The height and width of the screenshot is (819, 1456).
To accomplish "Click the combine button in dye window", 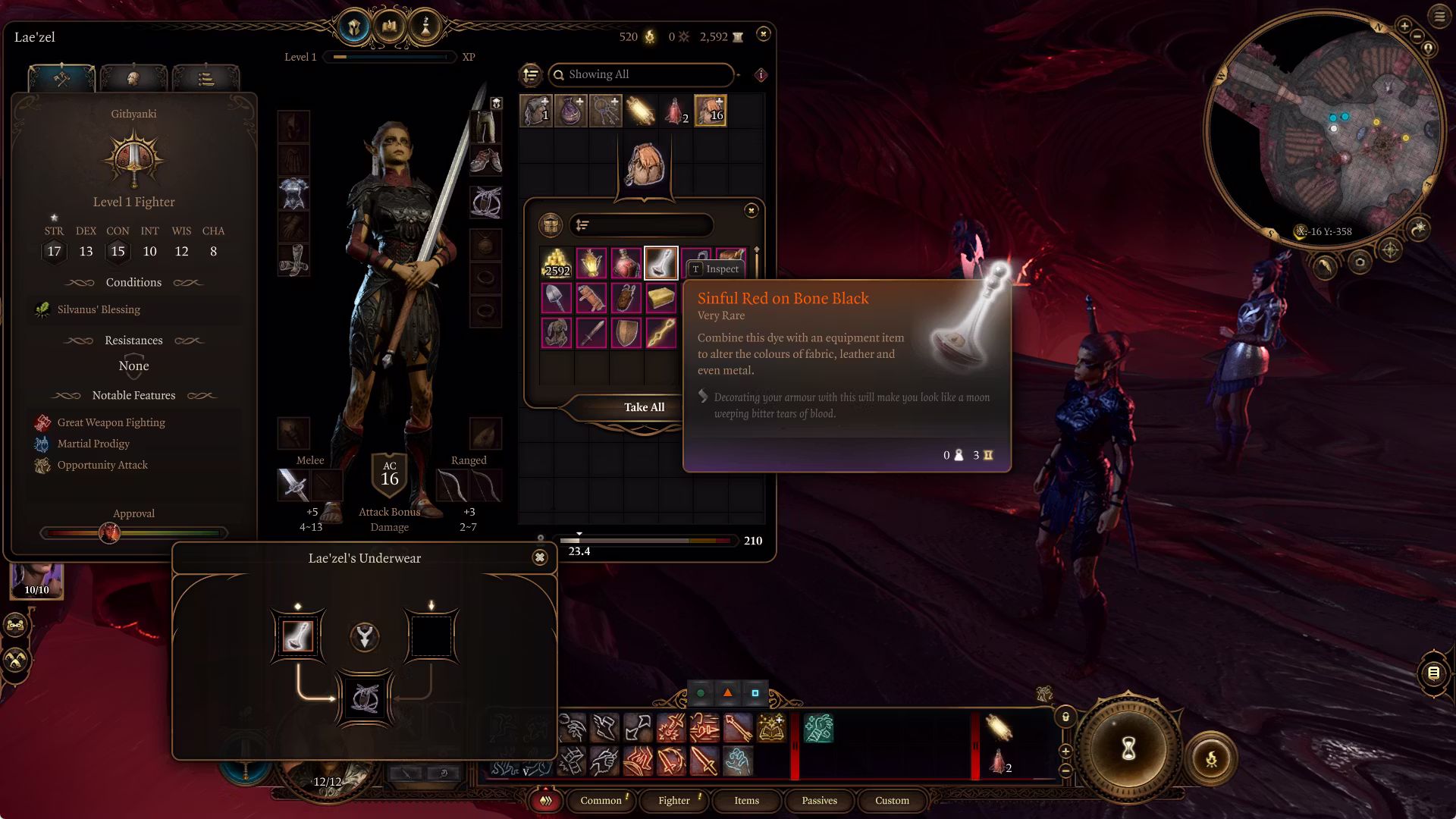I will [x=365, y=636].
